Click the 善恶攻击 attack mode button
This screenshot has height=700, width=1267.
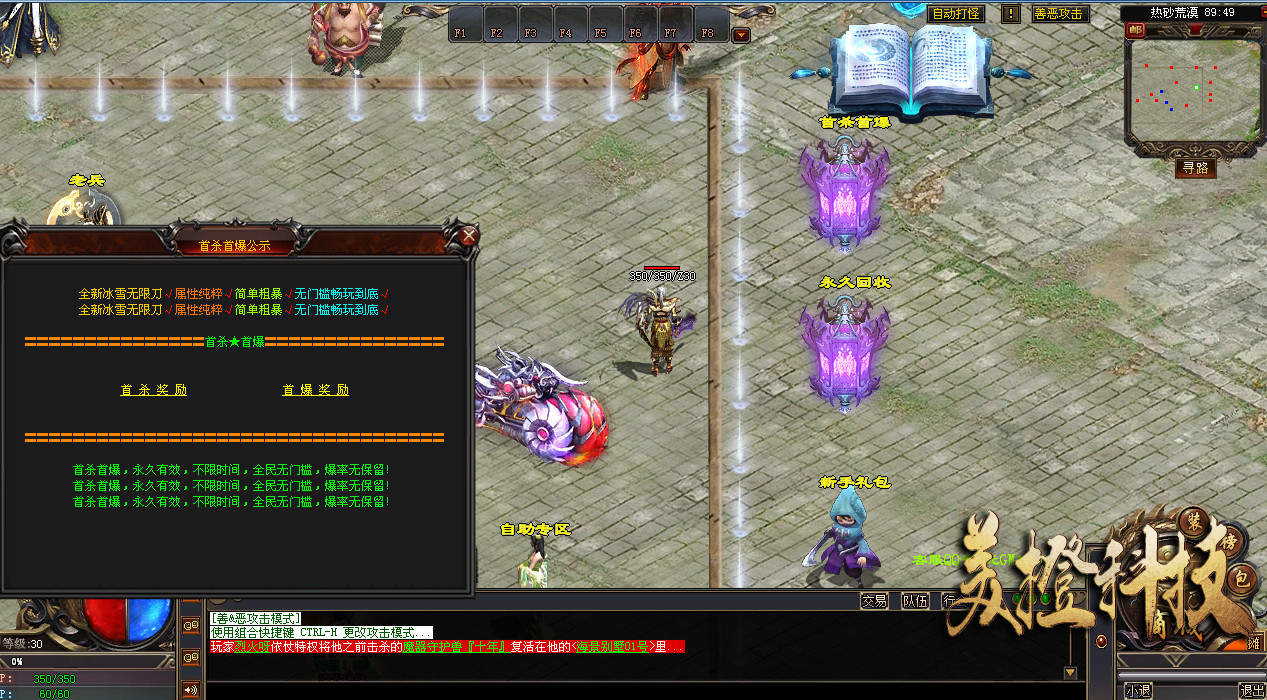pos(1059,14)
